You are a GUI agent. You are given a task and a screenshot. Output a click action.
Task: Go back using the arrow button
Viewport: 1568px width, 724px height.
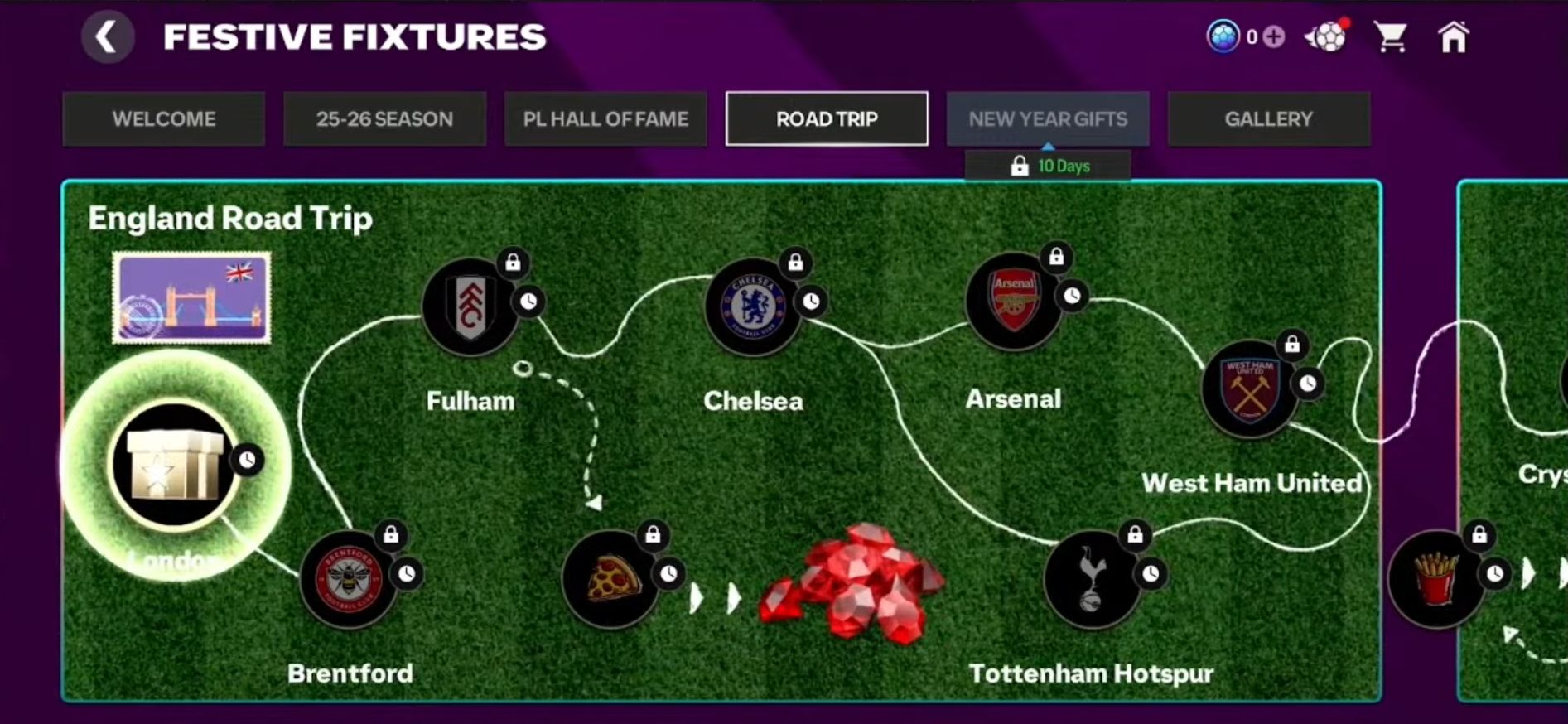[107, 37]
